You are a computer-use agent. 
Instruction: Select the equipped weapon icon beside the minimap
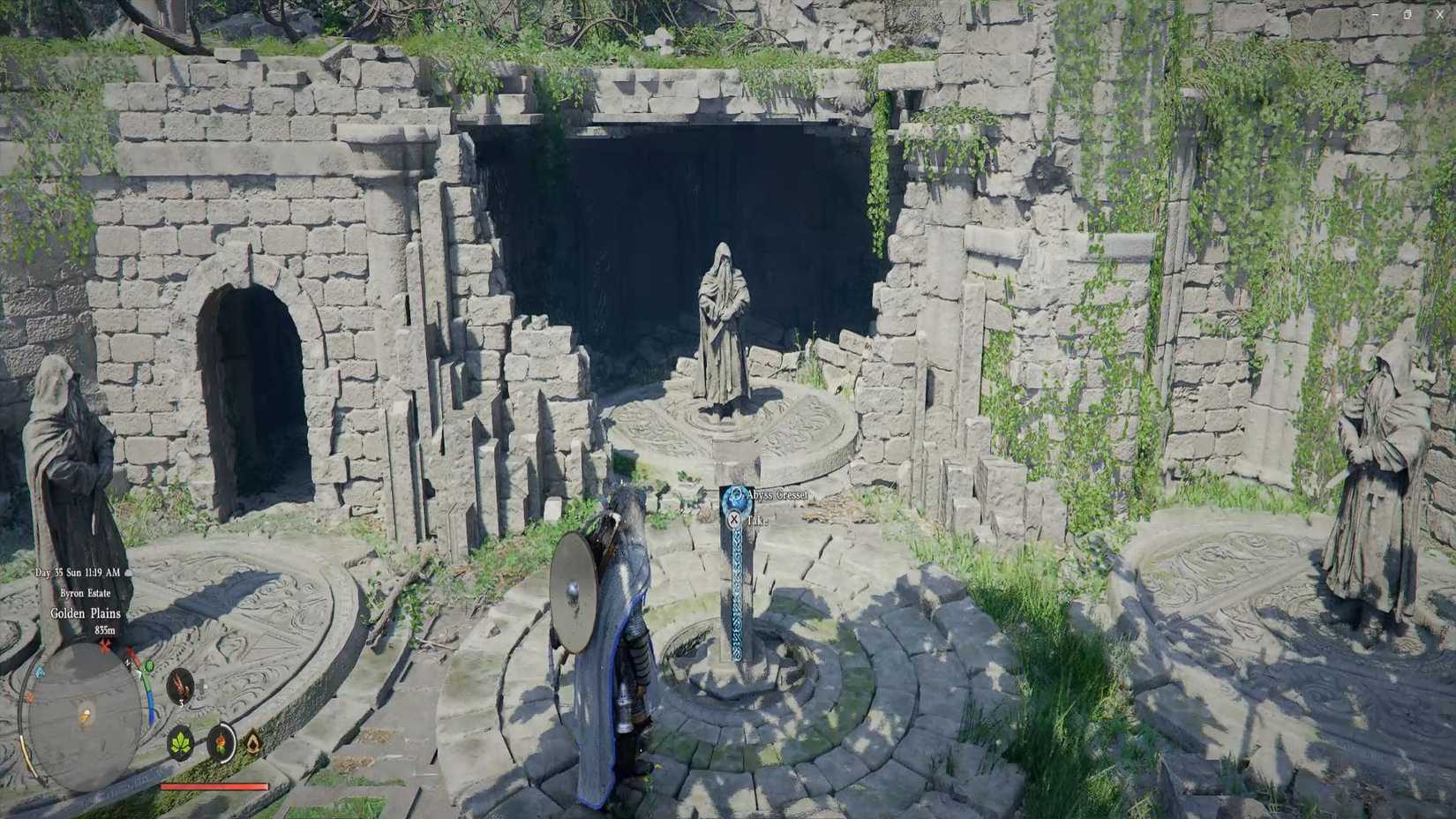point(180,687)
